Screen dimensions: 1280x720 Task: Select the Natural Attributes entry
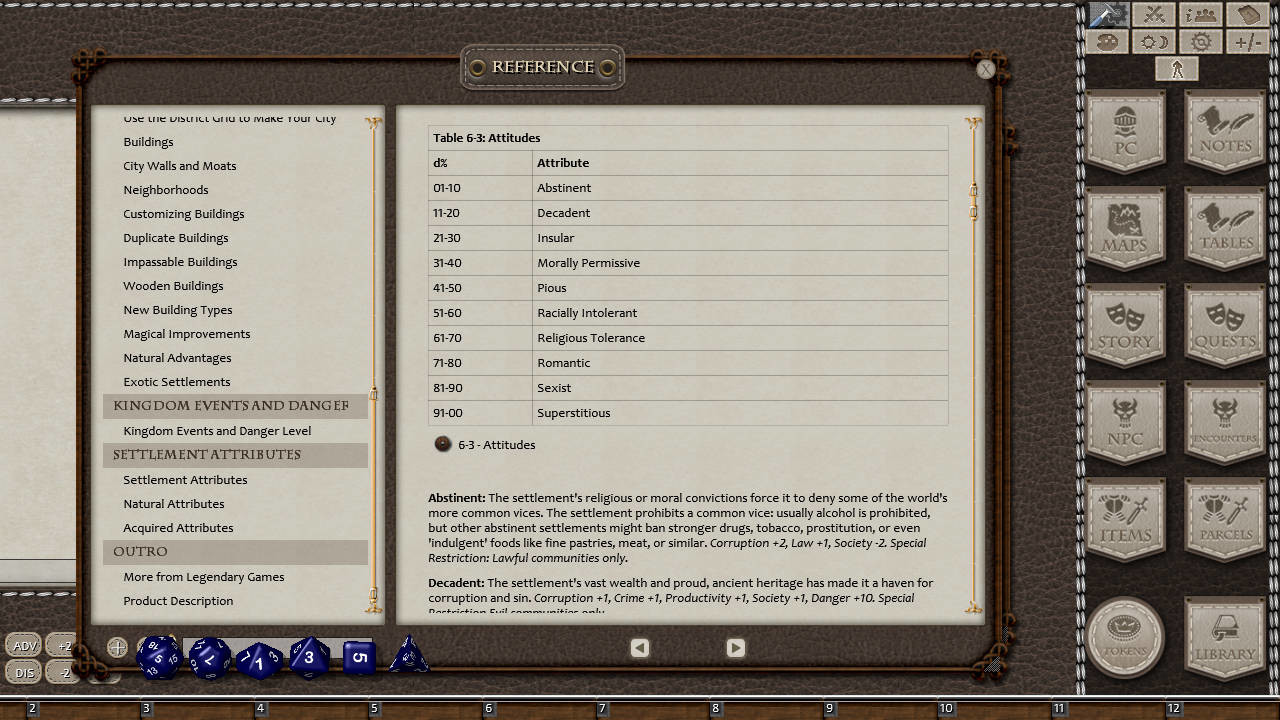pyautogui.click(x=176, y=503)
